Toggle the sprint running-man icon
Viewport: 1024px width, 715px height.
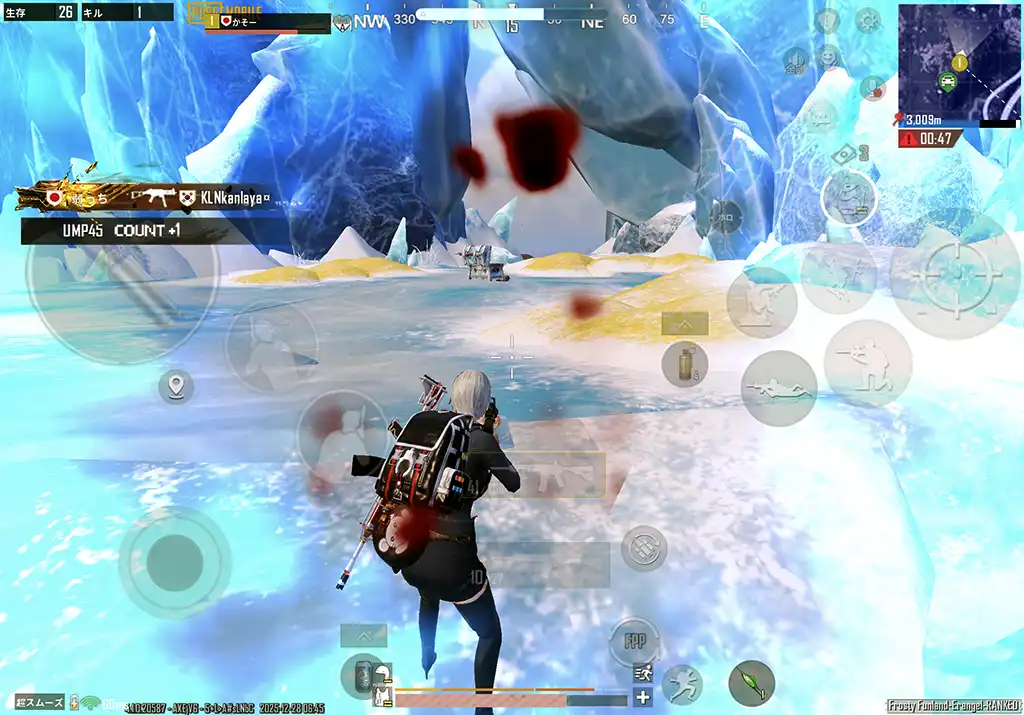643,673
